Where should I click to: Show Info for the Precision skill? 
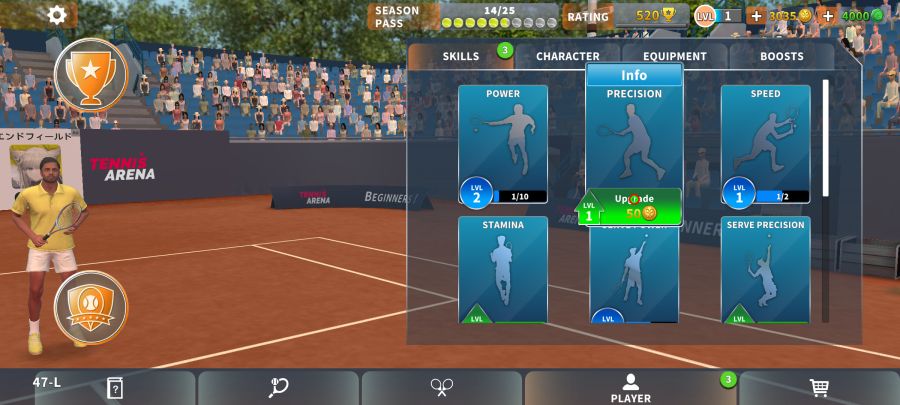pyautogui.click(x=634, y=75)
